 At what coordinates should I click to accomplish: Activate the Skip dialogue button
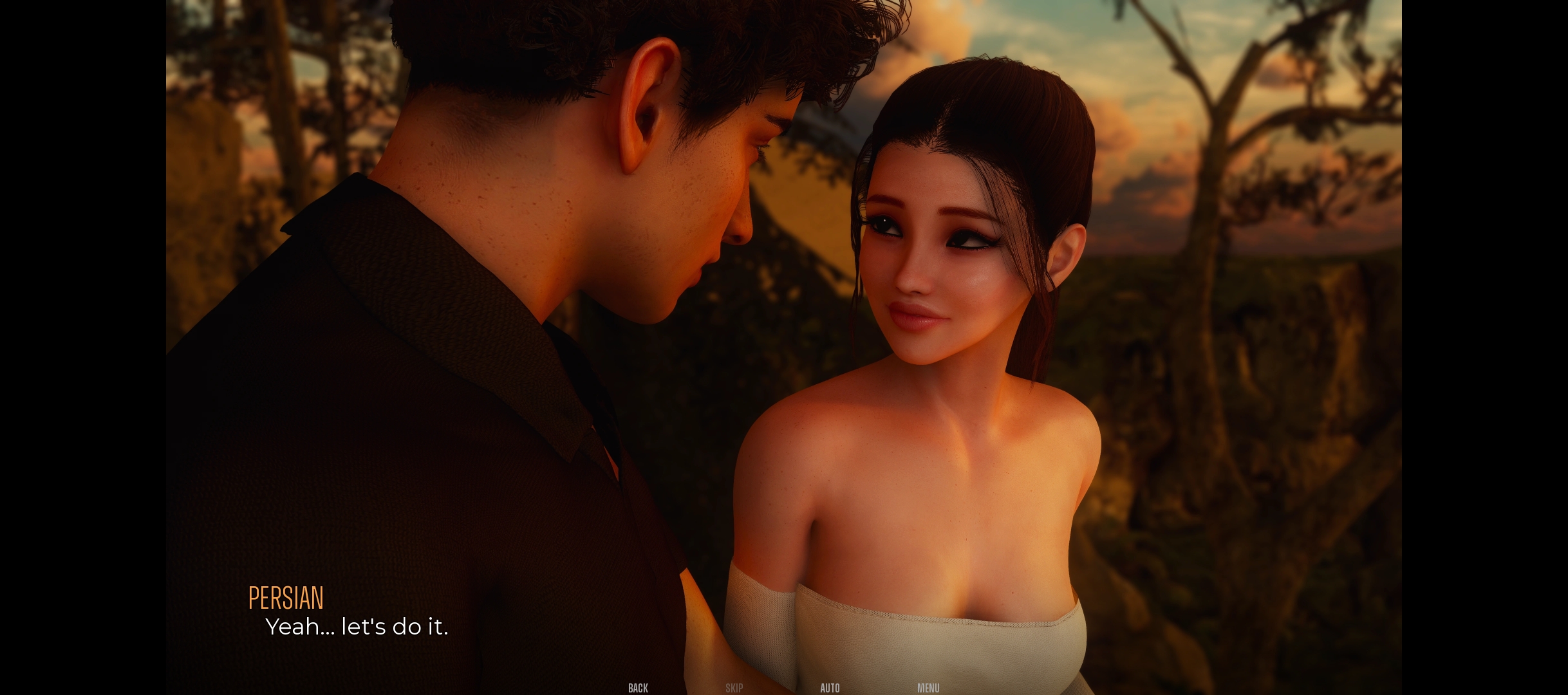[x=734, y=688]
